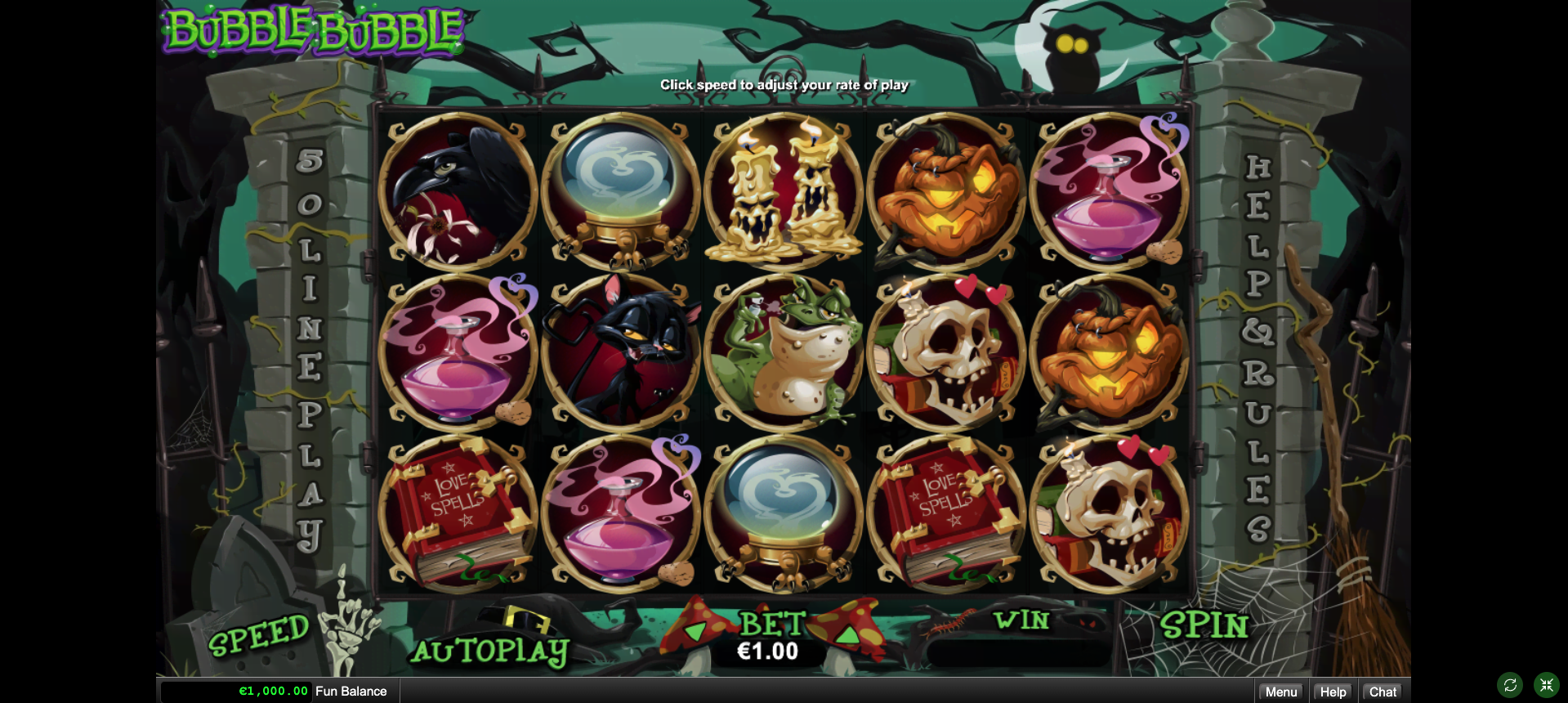This screenshot has height=703, width=1568.
Task: Exit fullscreen using the collapse icon
Action: click(1547, 685)
